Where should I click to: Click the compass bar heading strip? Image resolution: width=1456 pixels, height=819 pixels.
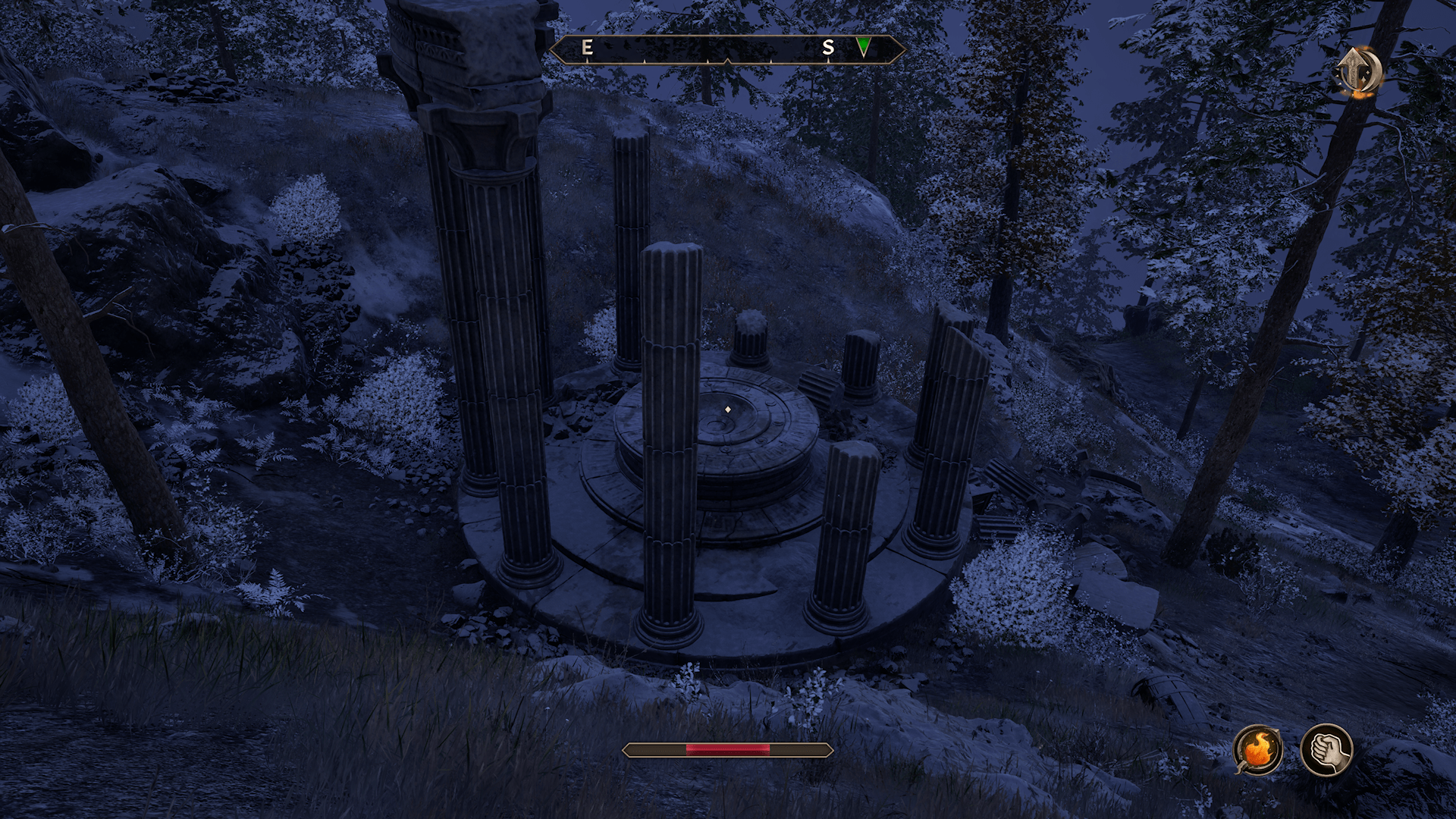(x=726, y=49)
